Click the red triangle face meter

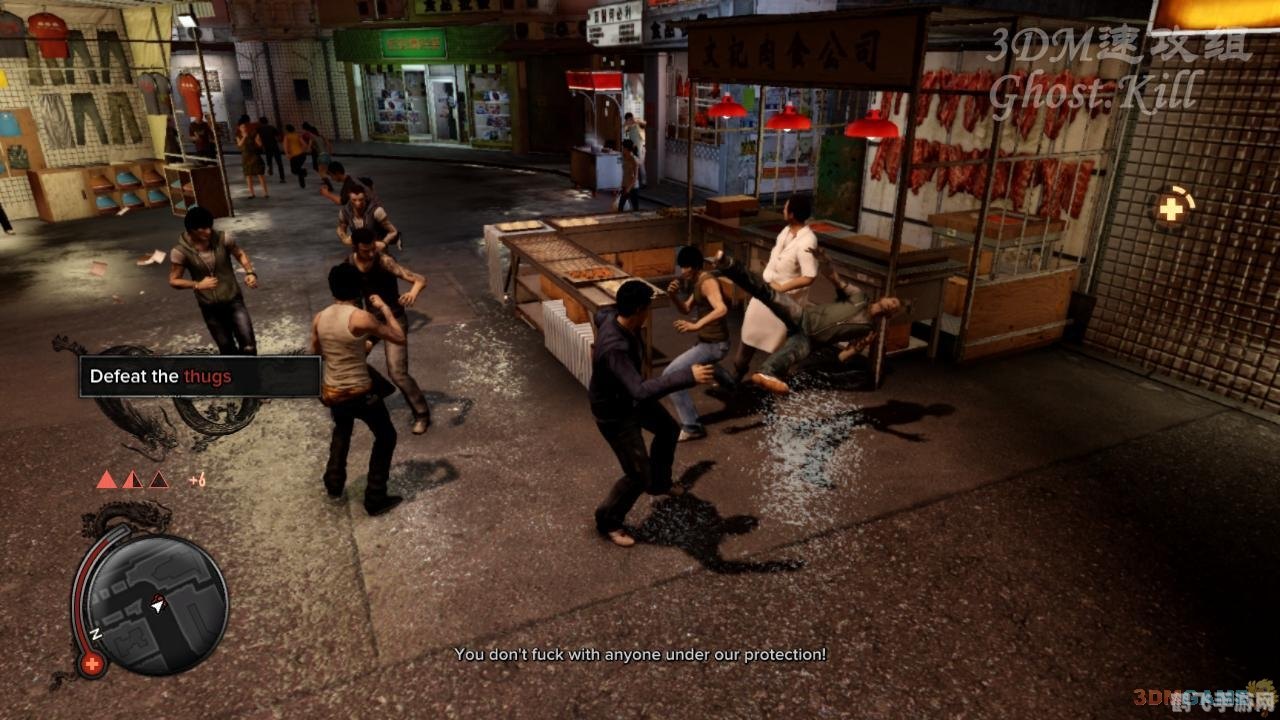pos(132,480)
